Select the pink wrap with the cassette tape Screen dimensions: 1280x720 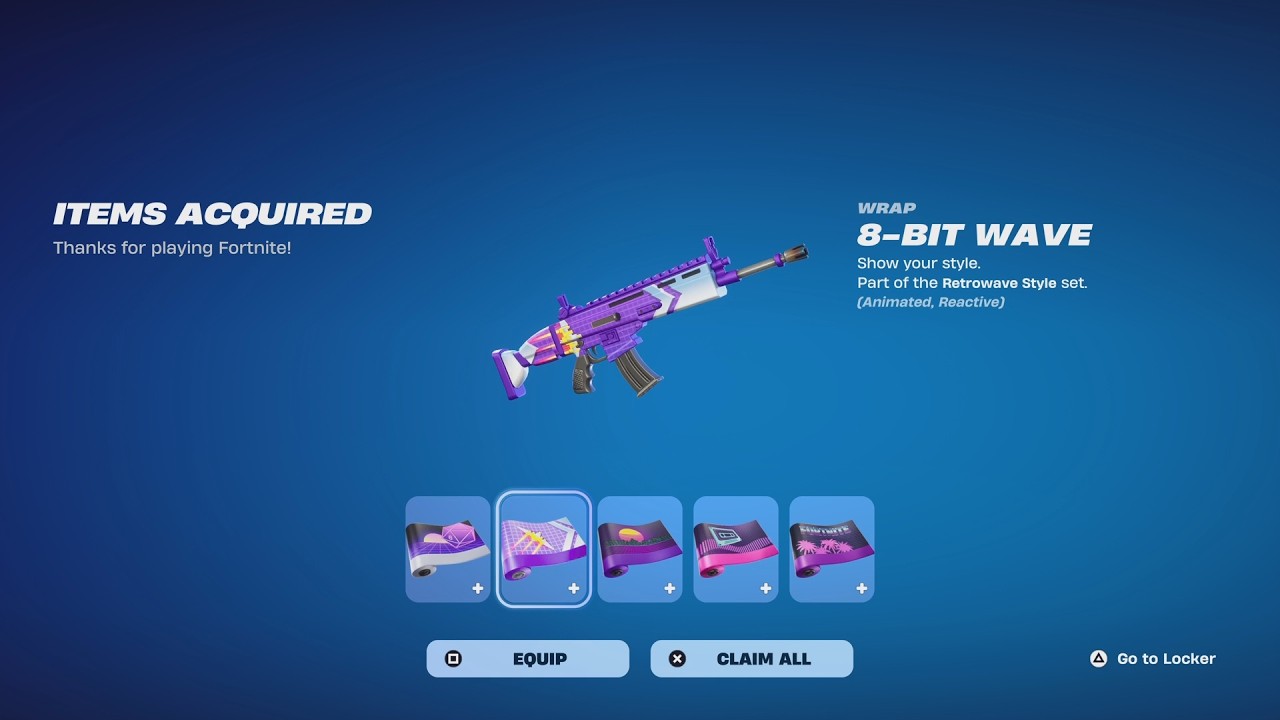point(736,549)
